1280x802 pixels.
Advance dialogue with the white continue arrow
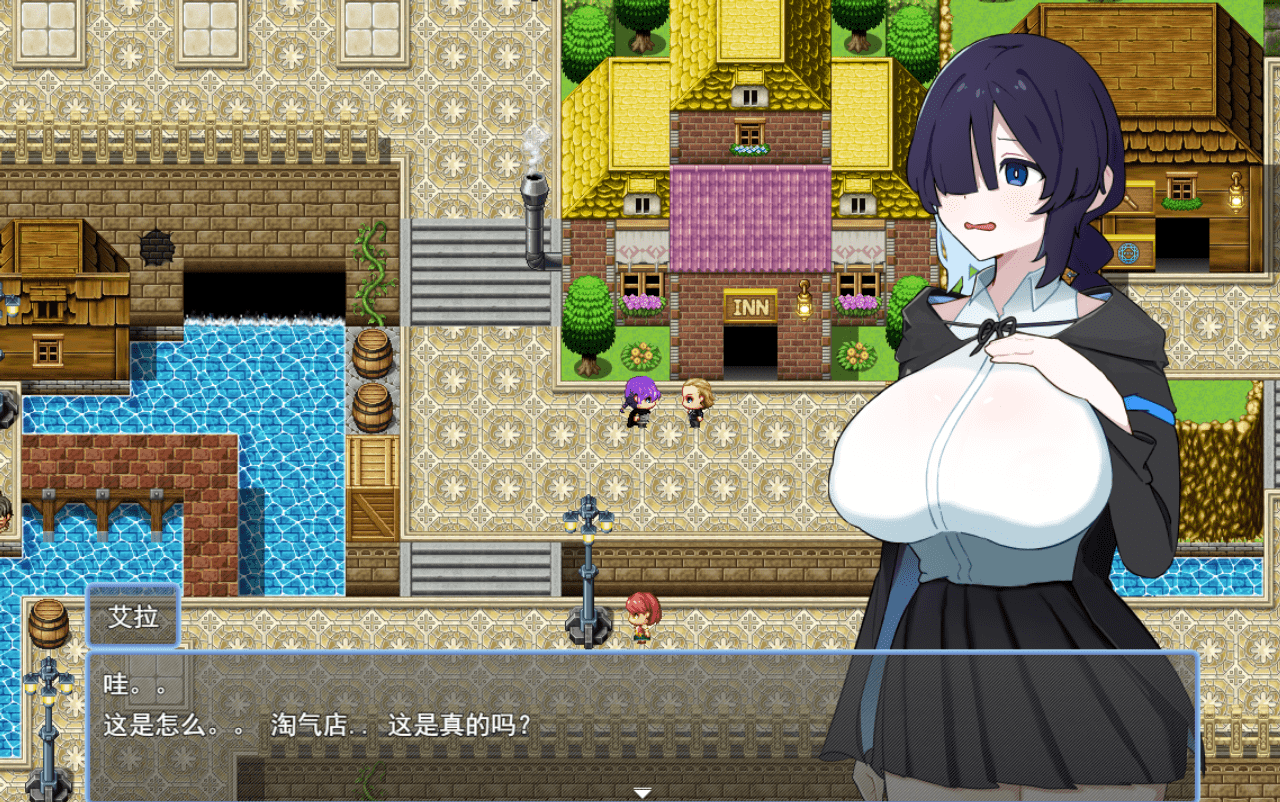coord(642,792)
